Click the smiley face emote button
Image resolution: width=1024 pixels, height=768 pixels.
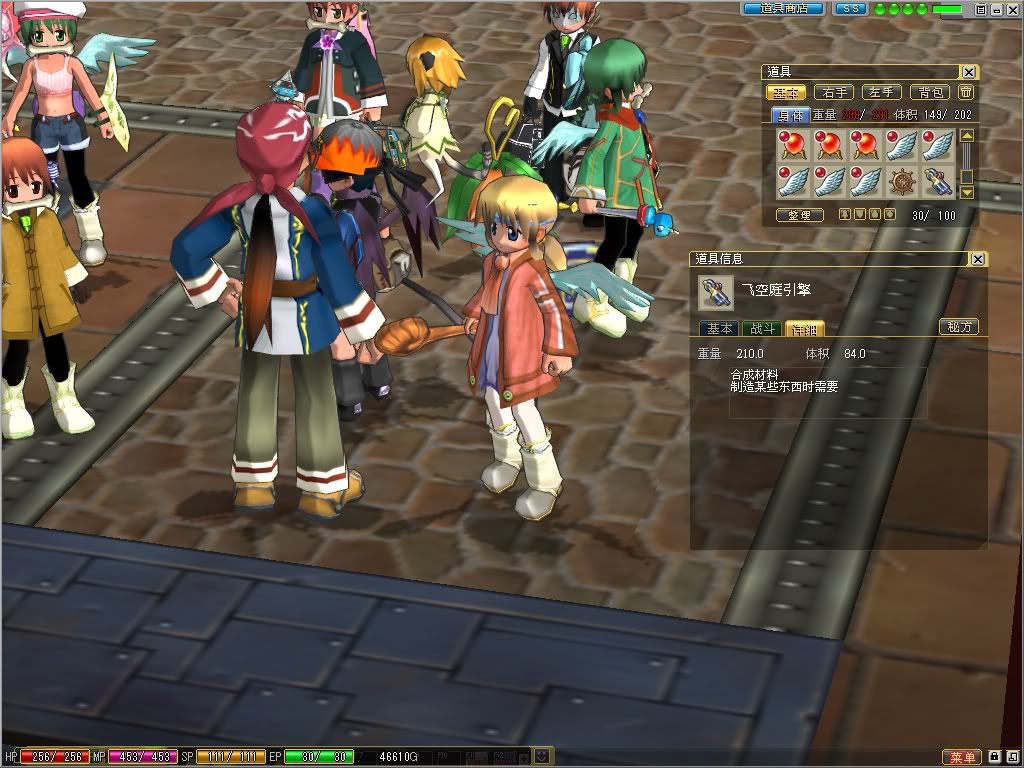pyautogui.click(x=541, y=756)
